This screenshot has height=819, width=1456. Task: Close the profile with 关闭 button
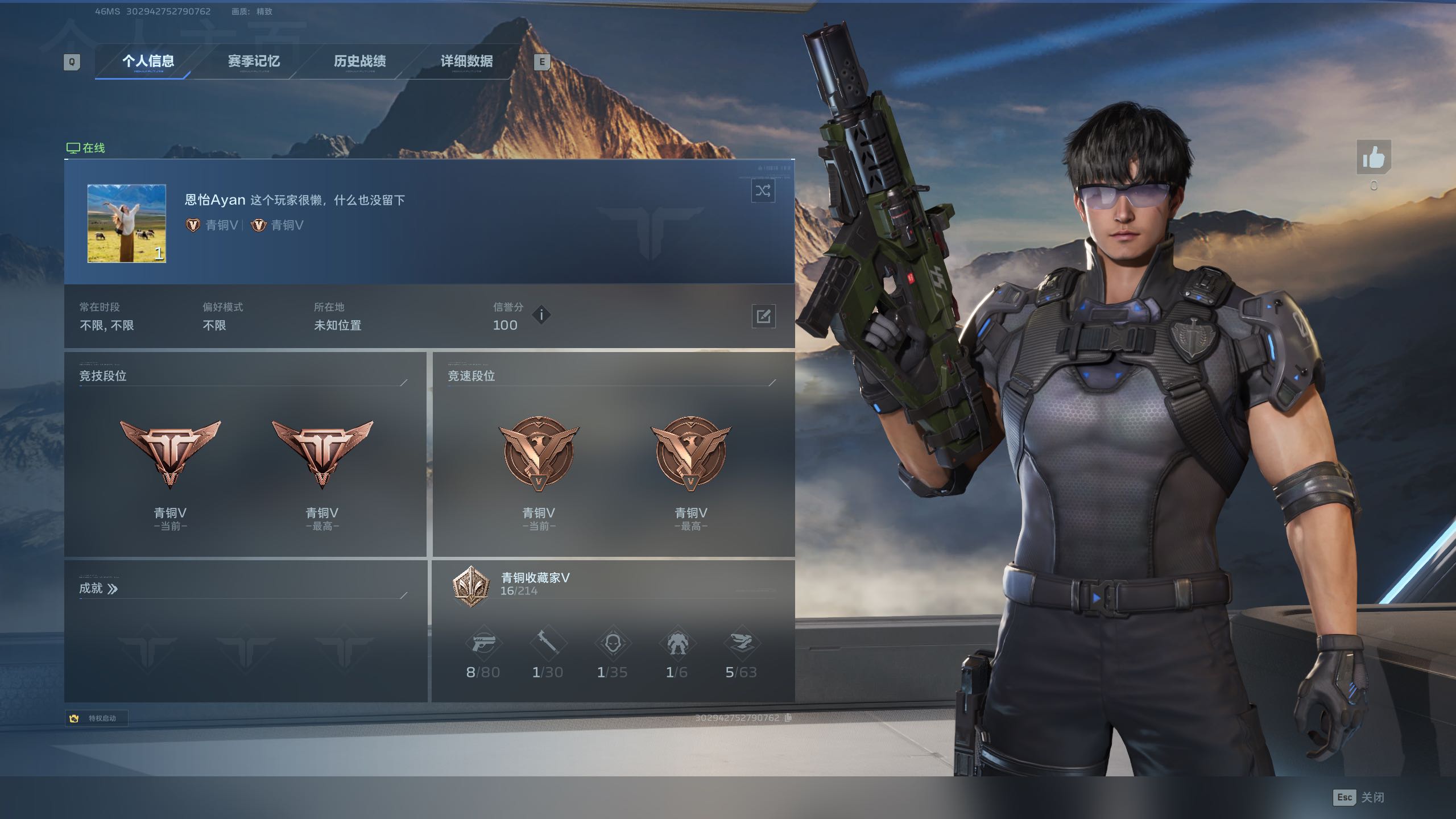[1359, 797]
